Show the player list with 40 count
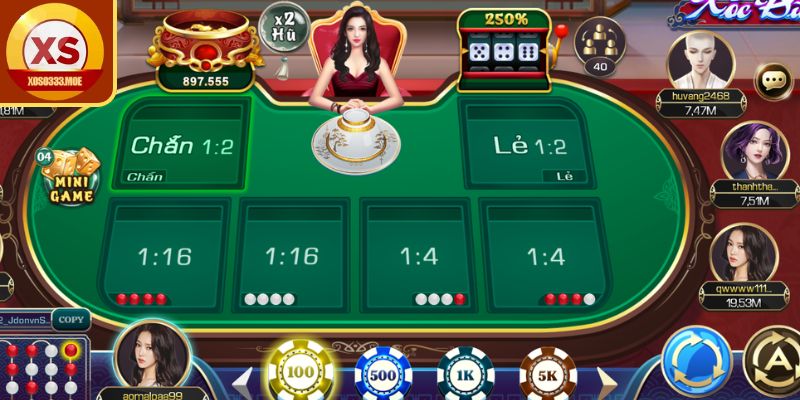The width and height of the screenshot is (800, 400). (600, 50)
